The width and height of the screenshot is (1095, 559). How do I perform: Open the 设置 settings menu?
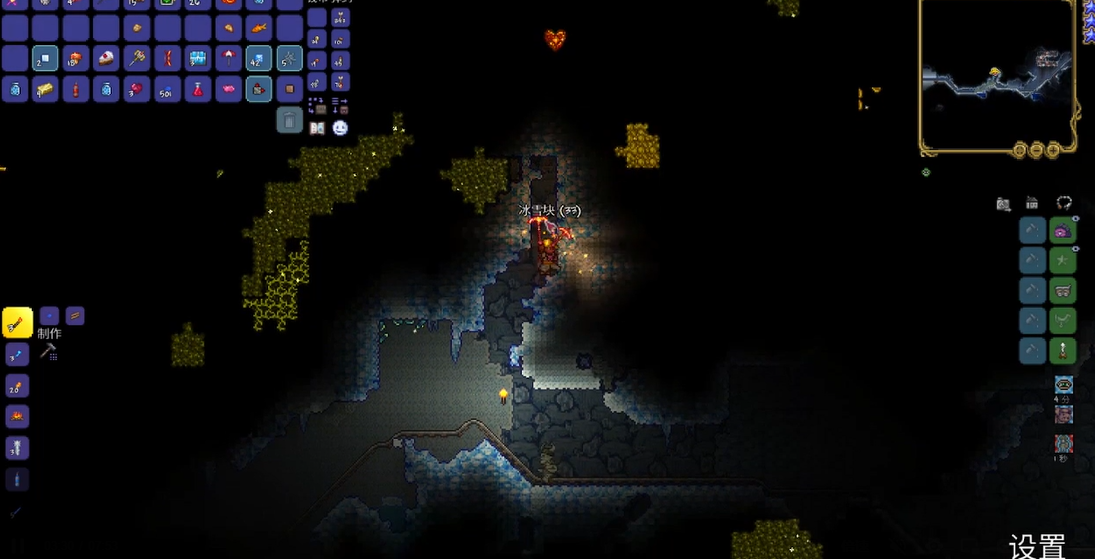pos(1037,546)
